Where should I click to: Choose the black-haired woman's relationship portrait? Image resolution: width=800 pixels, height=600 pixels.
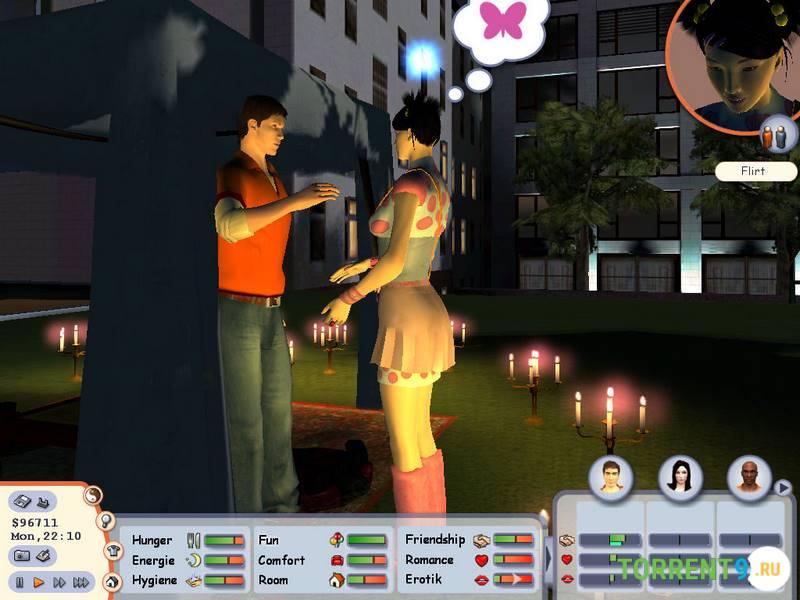click(x=680, y=478)
